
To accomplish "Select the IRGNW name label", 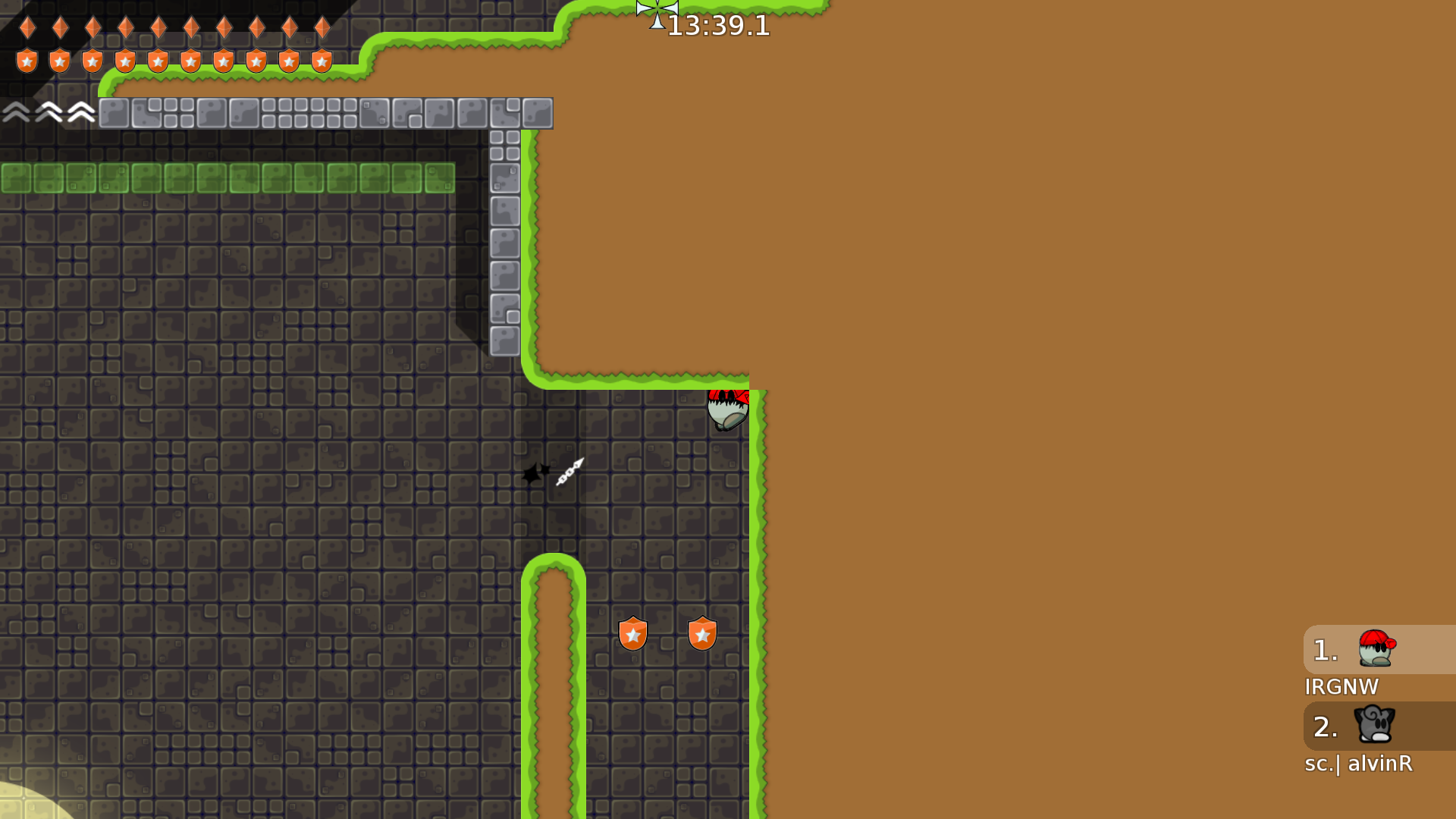I will click(x=1341, y=687).
